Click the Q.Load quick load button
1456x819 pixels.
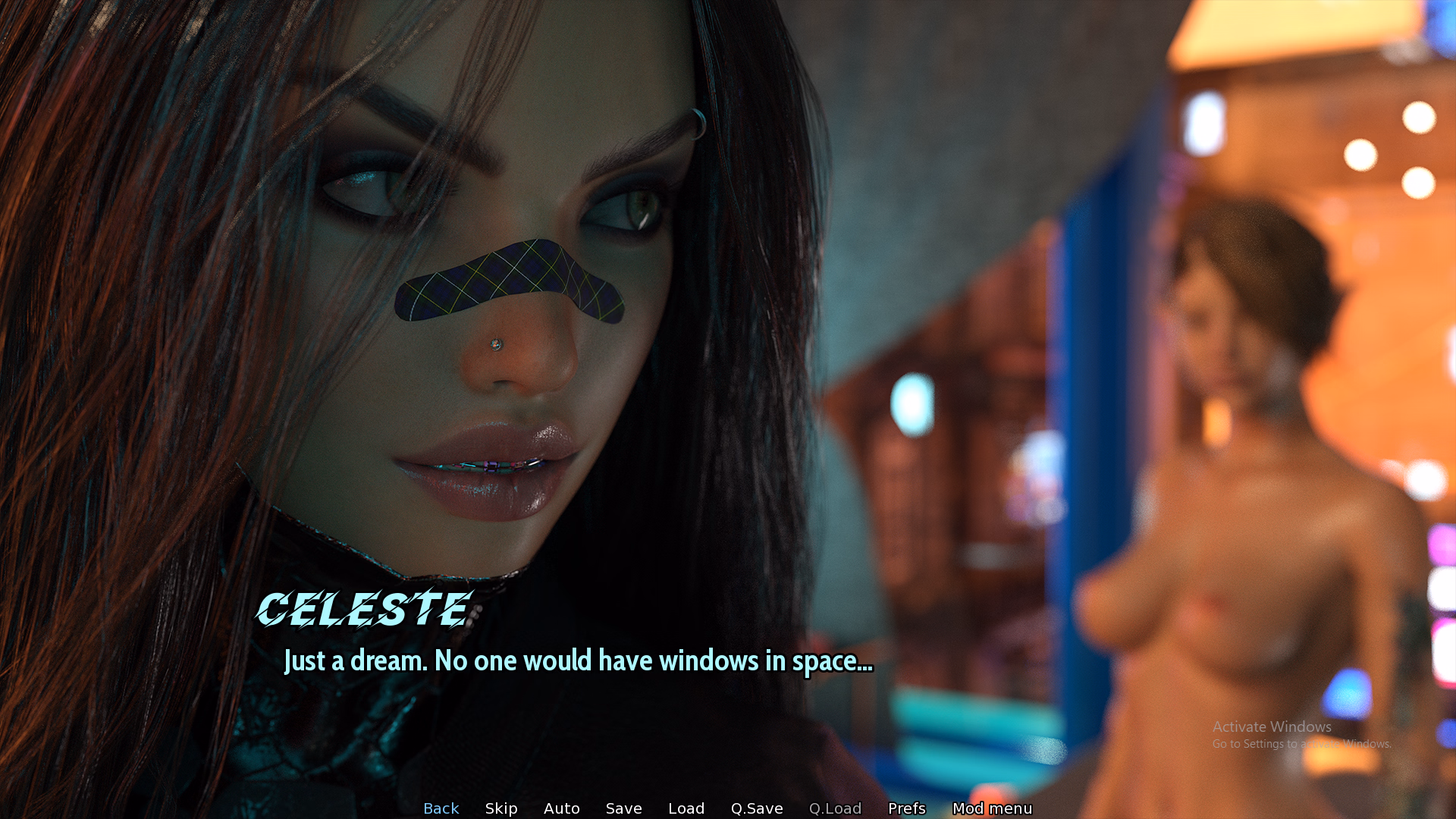click(x=835, y=808)
